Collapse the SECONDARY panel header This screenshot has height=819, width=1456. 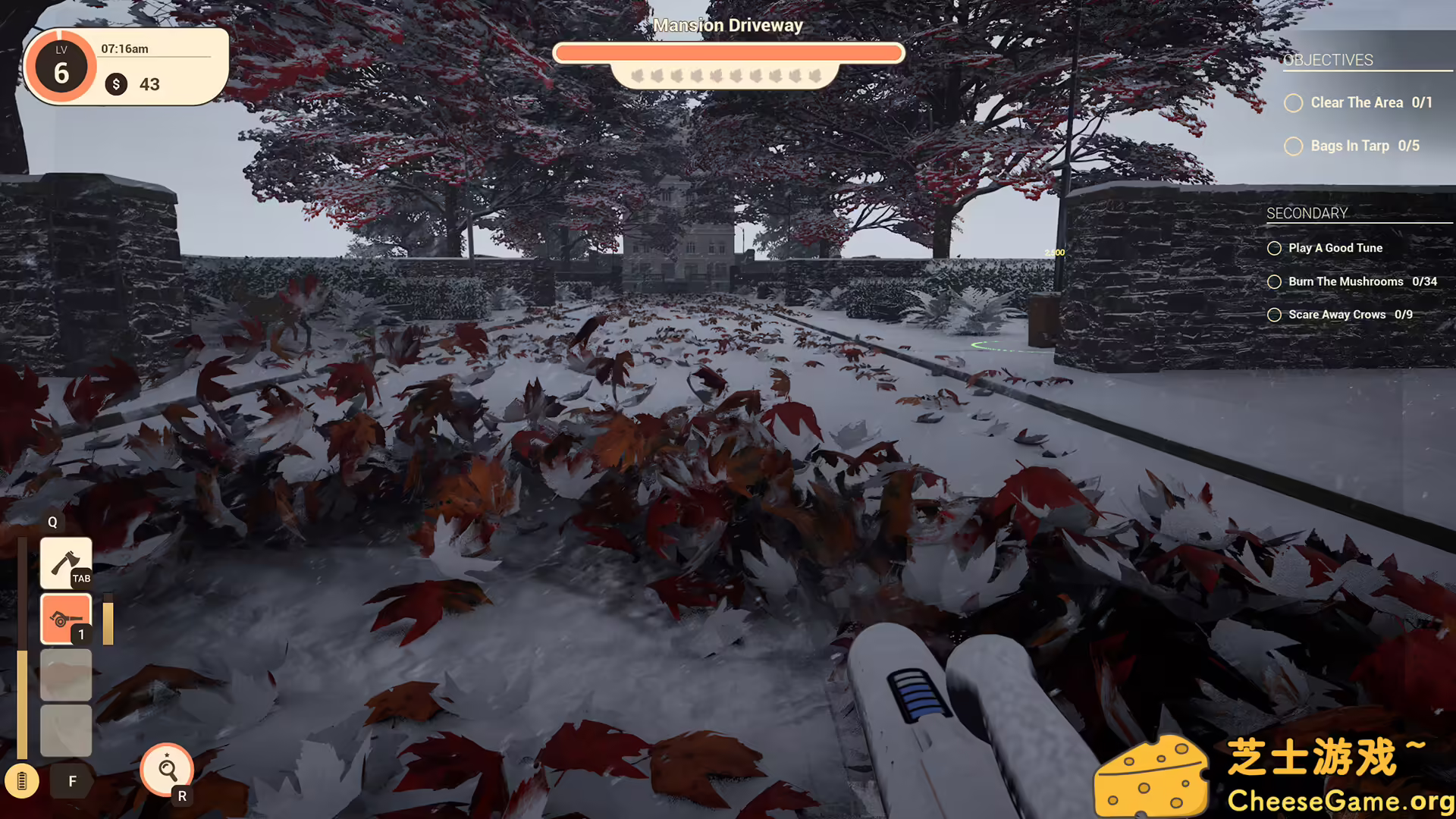1306,213
